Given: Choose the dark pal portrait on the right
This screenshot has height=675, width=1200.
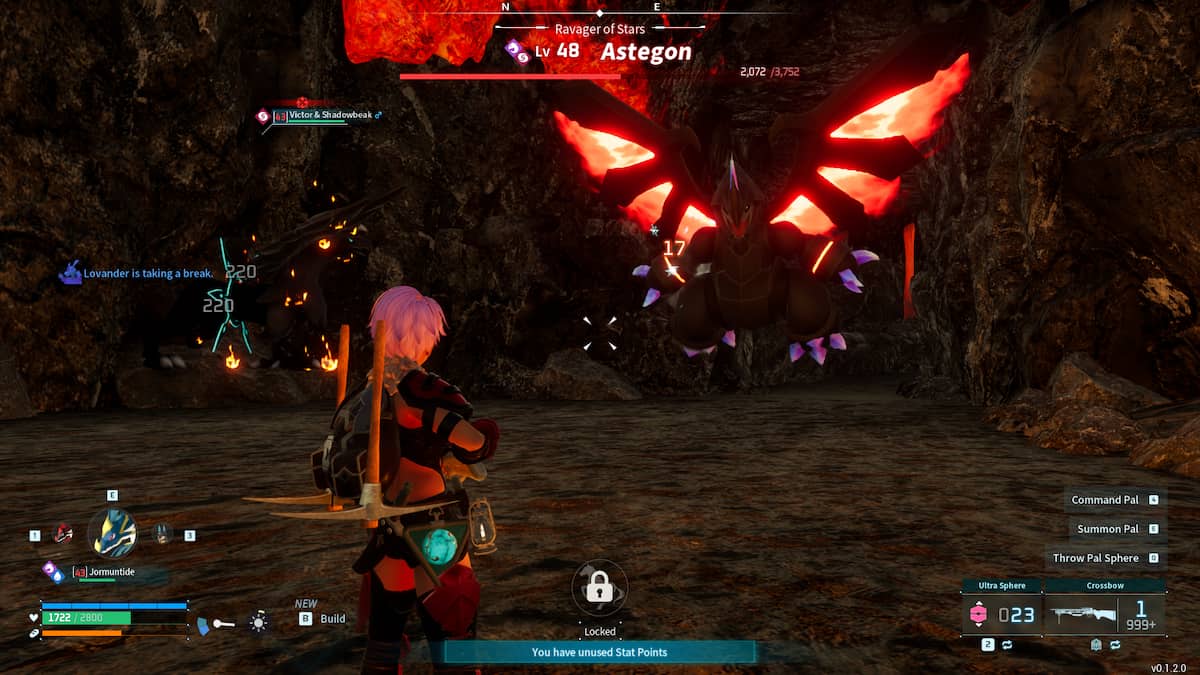Looking at the screenshot, I should 163,534.
